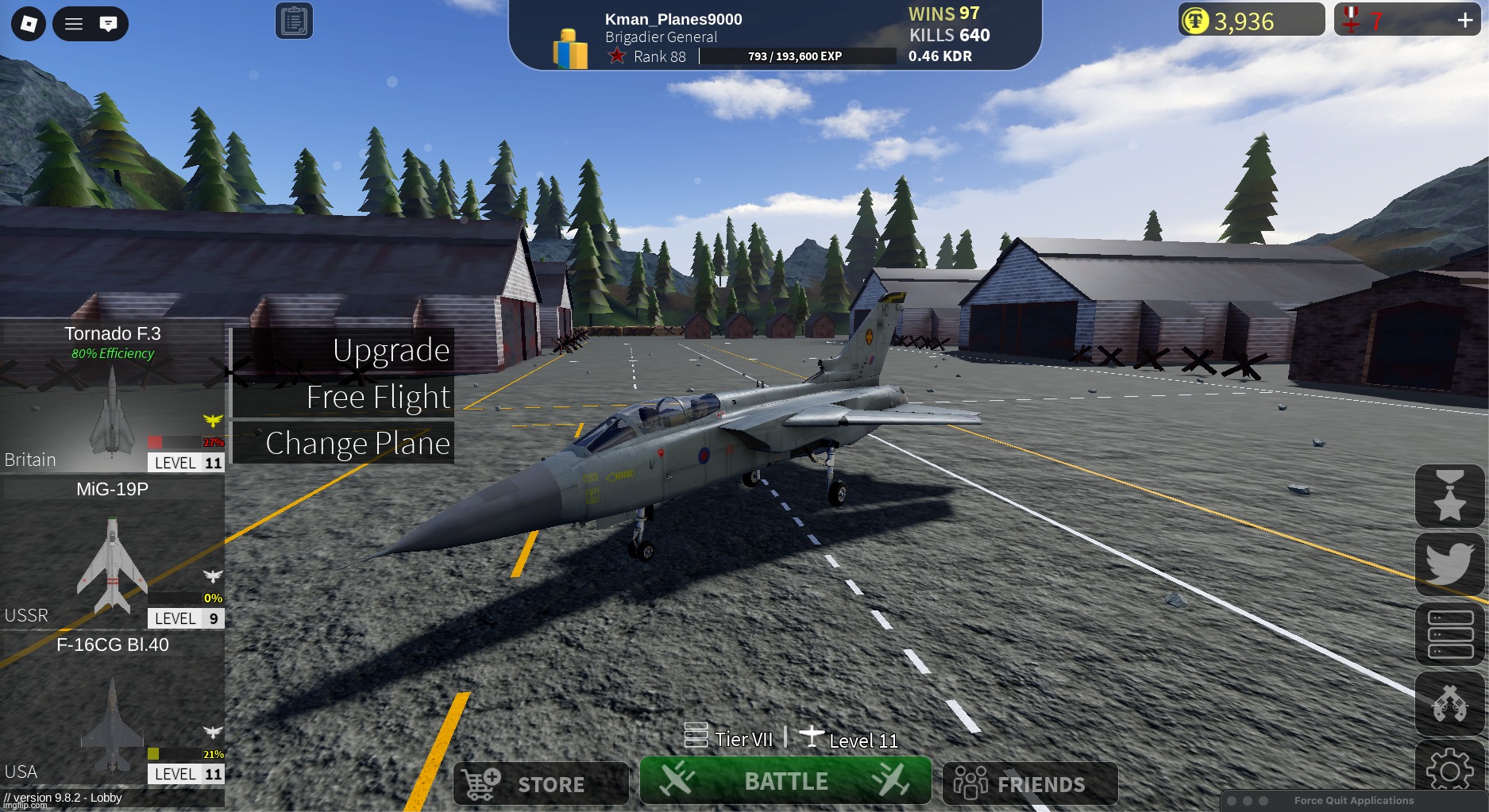Open the hamburger menu at top
The image size is (1489, 812).
point(74,24)
